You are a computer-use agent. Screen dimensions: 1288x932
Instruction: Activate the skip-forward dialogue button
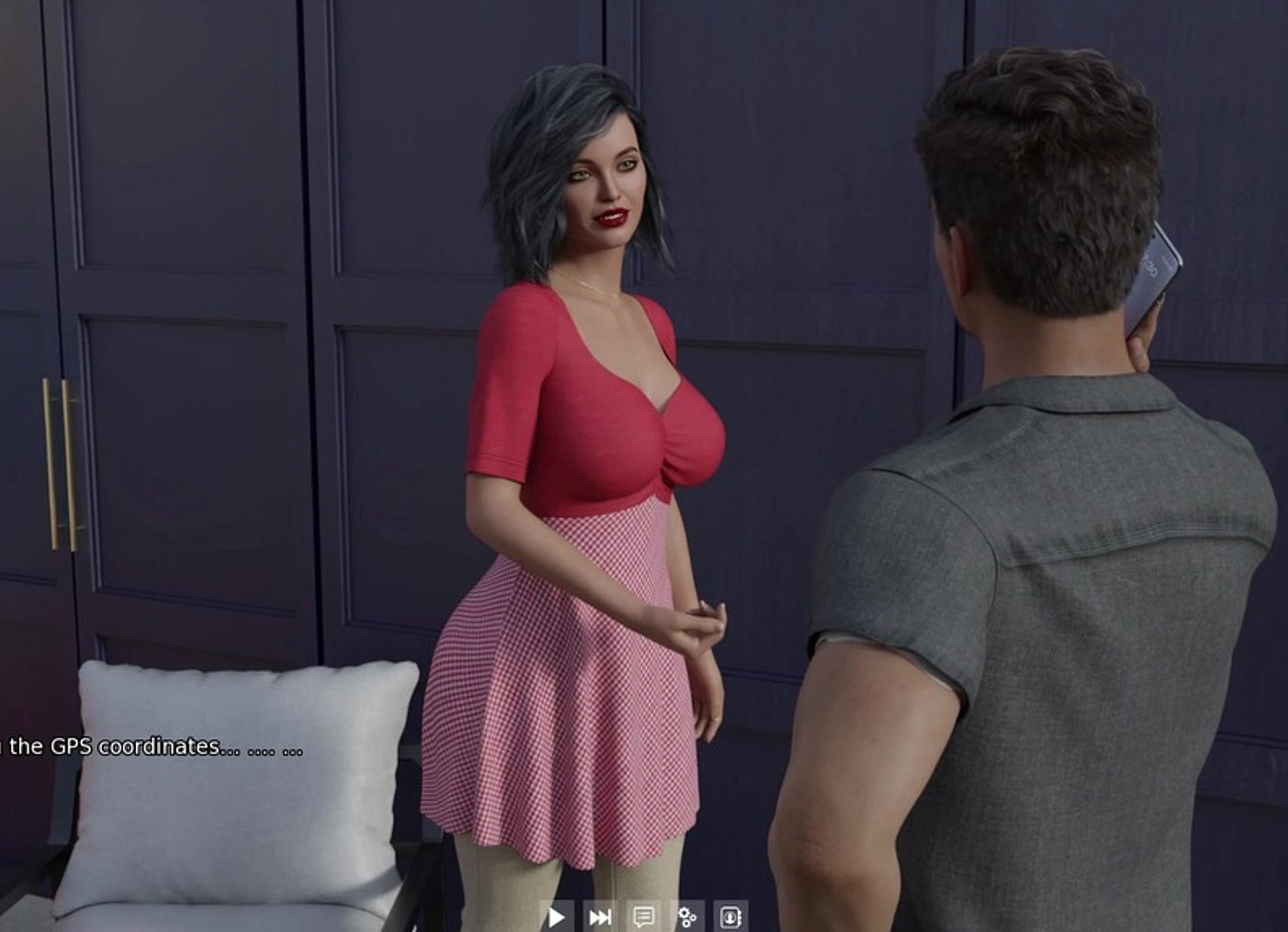(x=600, y=917)
